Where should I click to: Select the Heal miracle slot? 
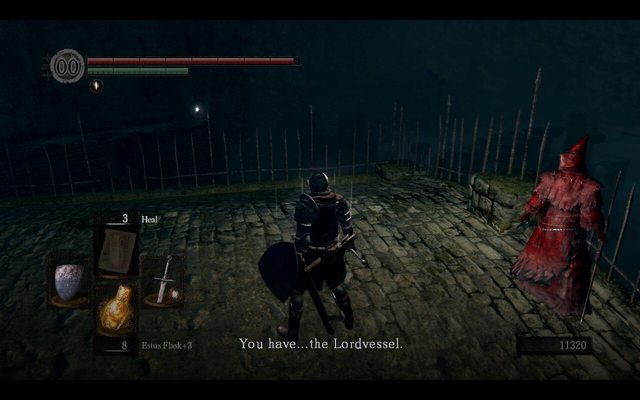pos(116,250)
